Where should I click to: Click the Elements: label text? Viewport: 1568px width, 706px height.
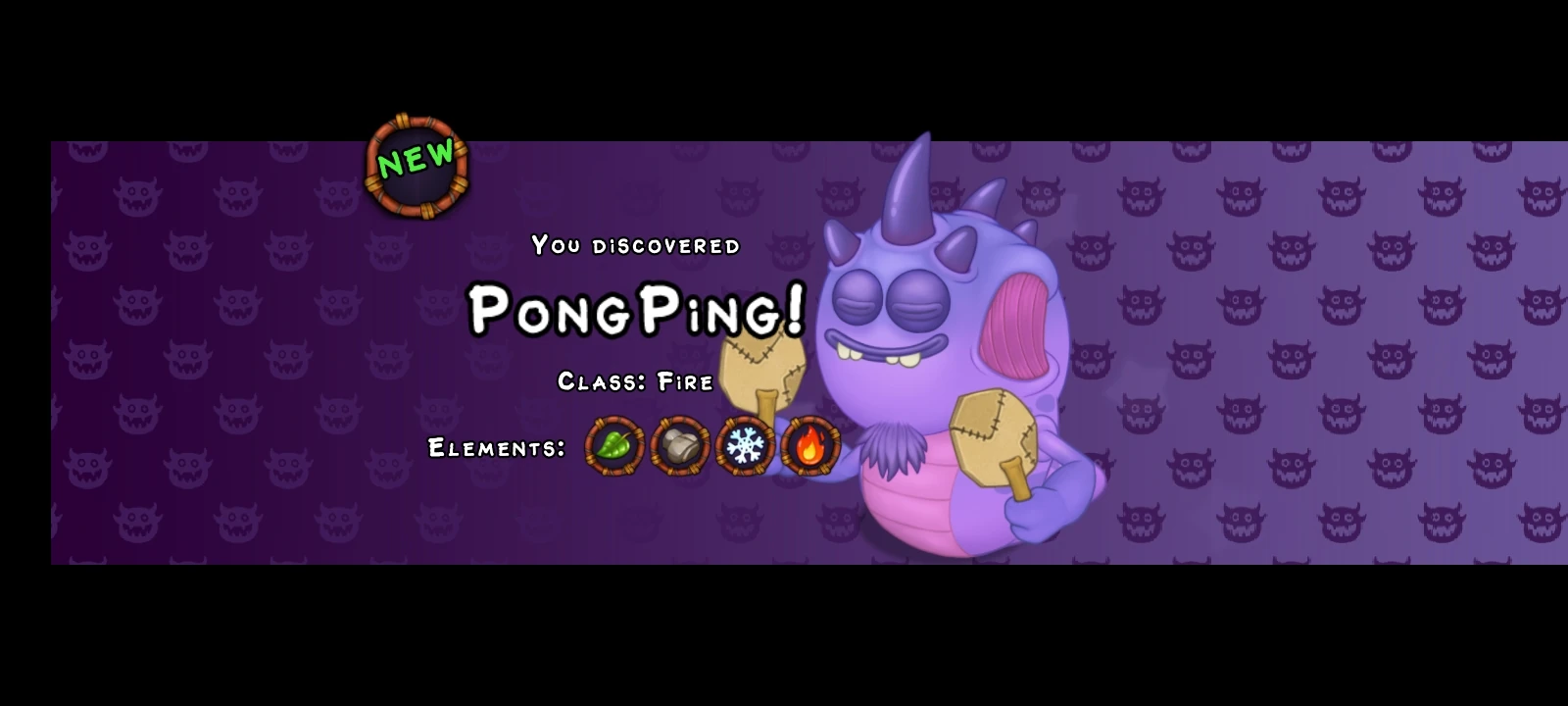(x=494, y=449)
